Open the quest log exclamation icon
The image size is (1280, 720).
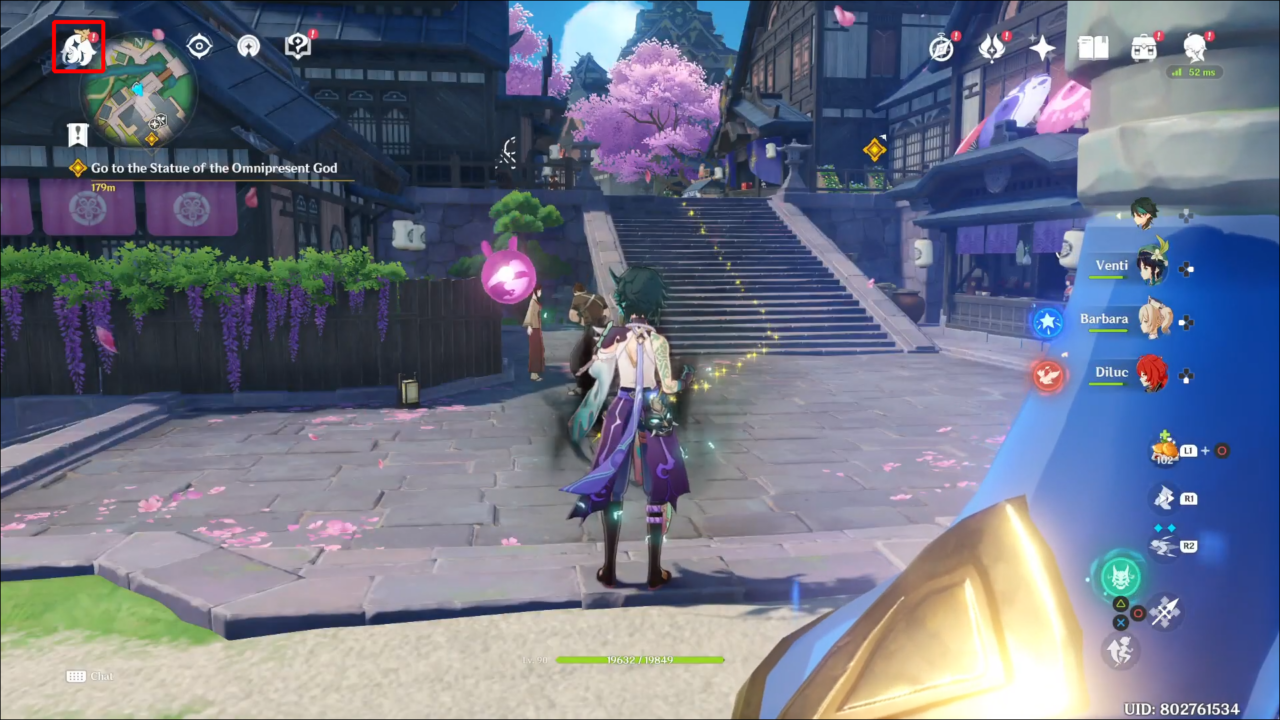click(78, 134)
